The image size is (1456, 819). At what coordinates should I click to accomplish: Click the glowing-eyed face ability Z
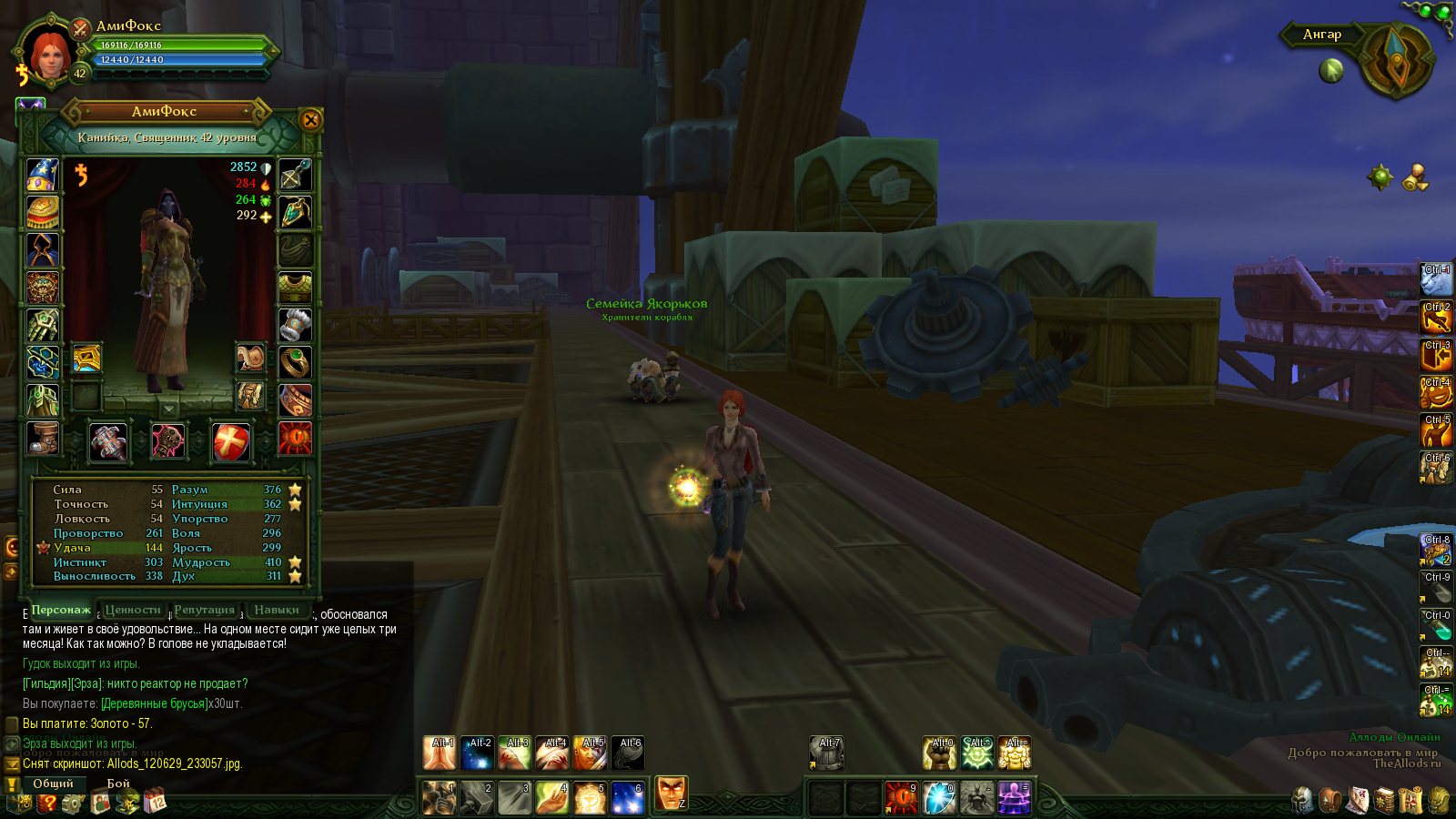672,794
